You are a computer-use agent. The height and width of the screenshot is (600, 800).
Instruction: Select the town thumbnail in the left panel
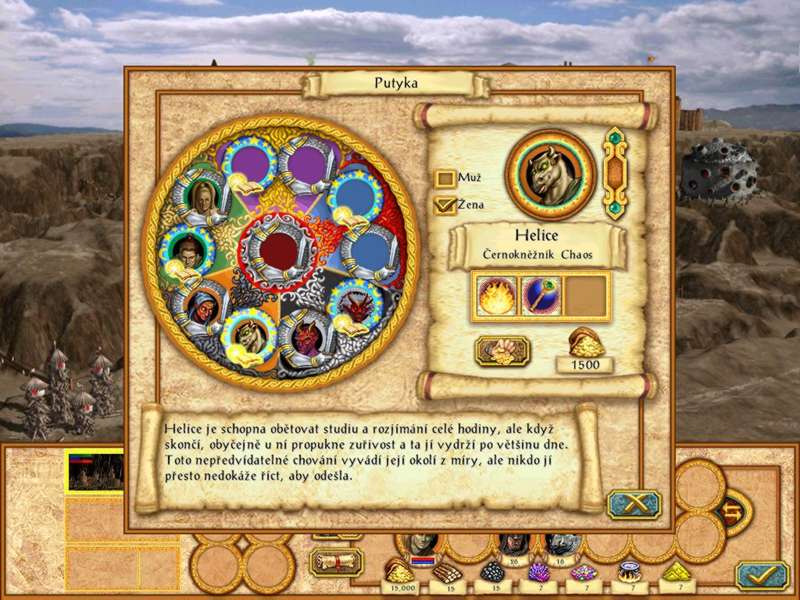coord(94,471)
